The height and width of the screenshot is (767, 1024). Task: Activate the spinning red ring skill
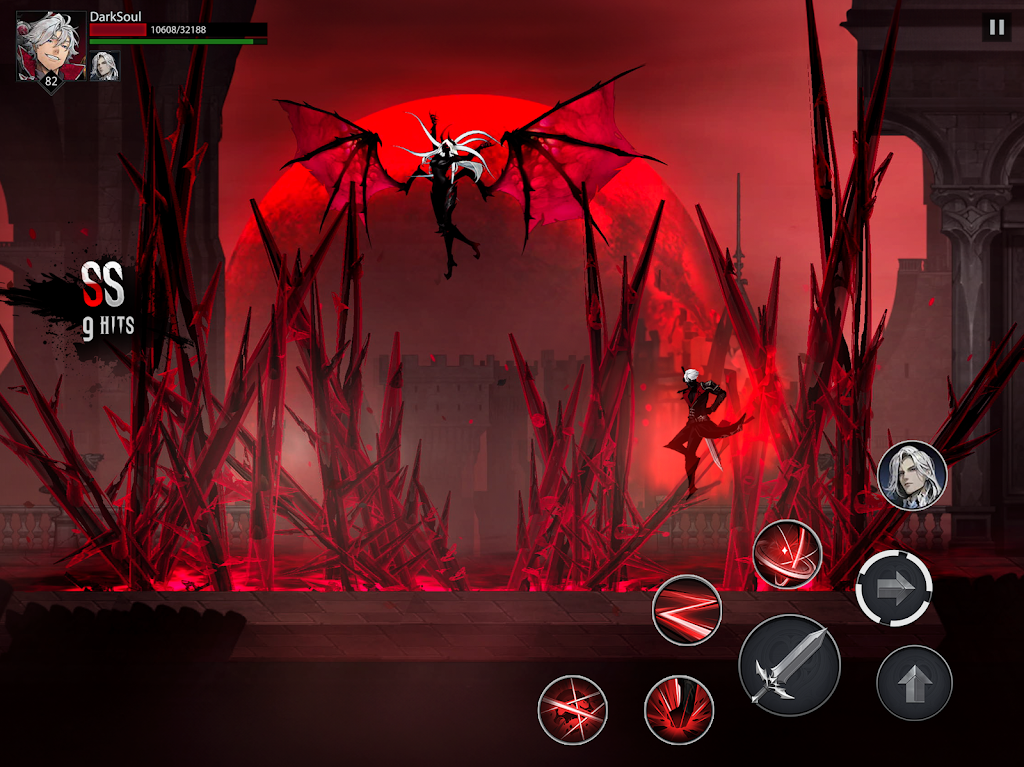click(787, 553)
